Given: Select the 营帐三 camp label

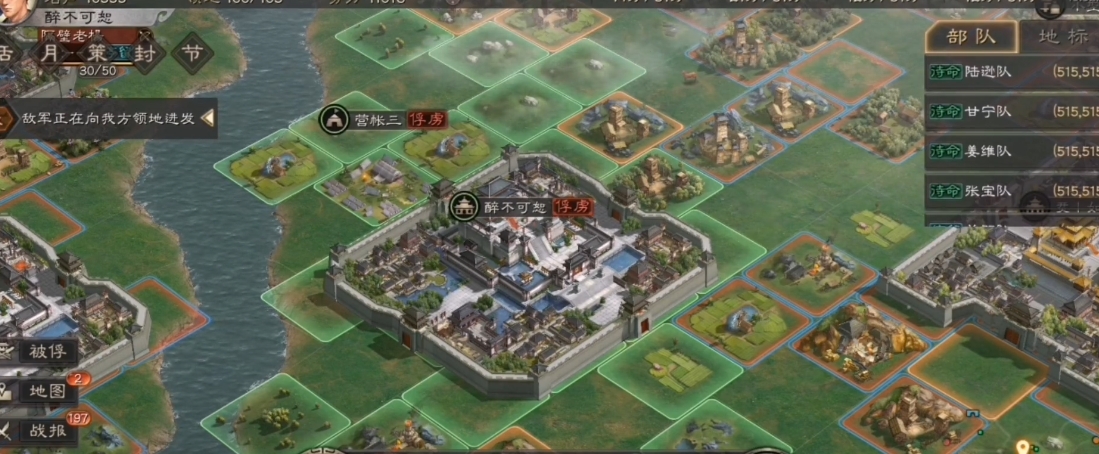Looking at the screenshot, I should pyautogui.click(x=376, y=120).
